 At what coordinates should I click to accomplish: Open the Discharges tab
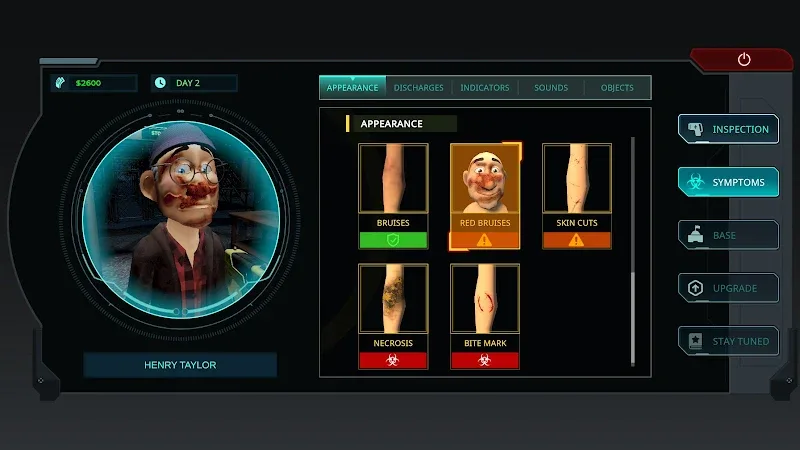coord(419,88)
